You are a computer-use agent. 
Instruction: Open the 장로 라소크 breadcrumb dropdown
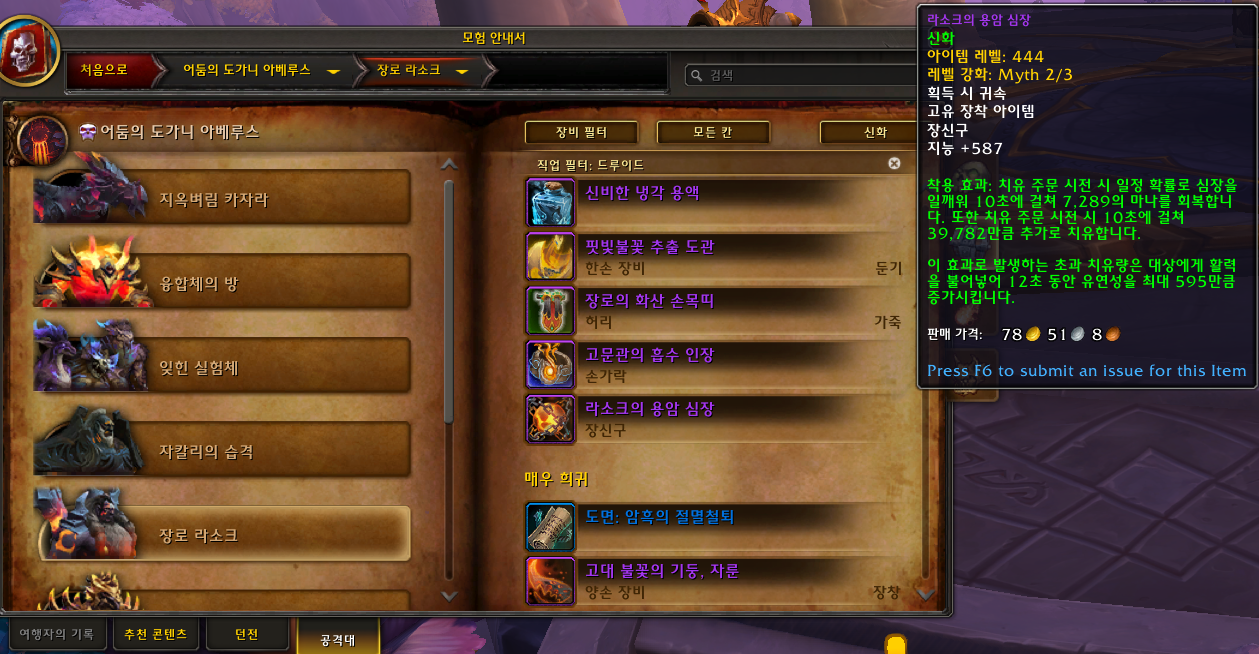(x=461, y=71)
